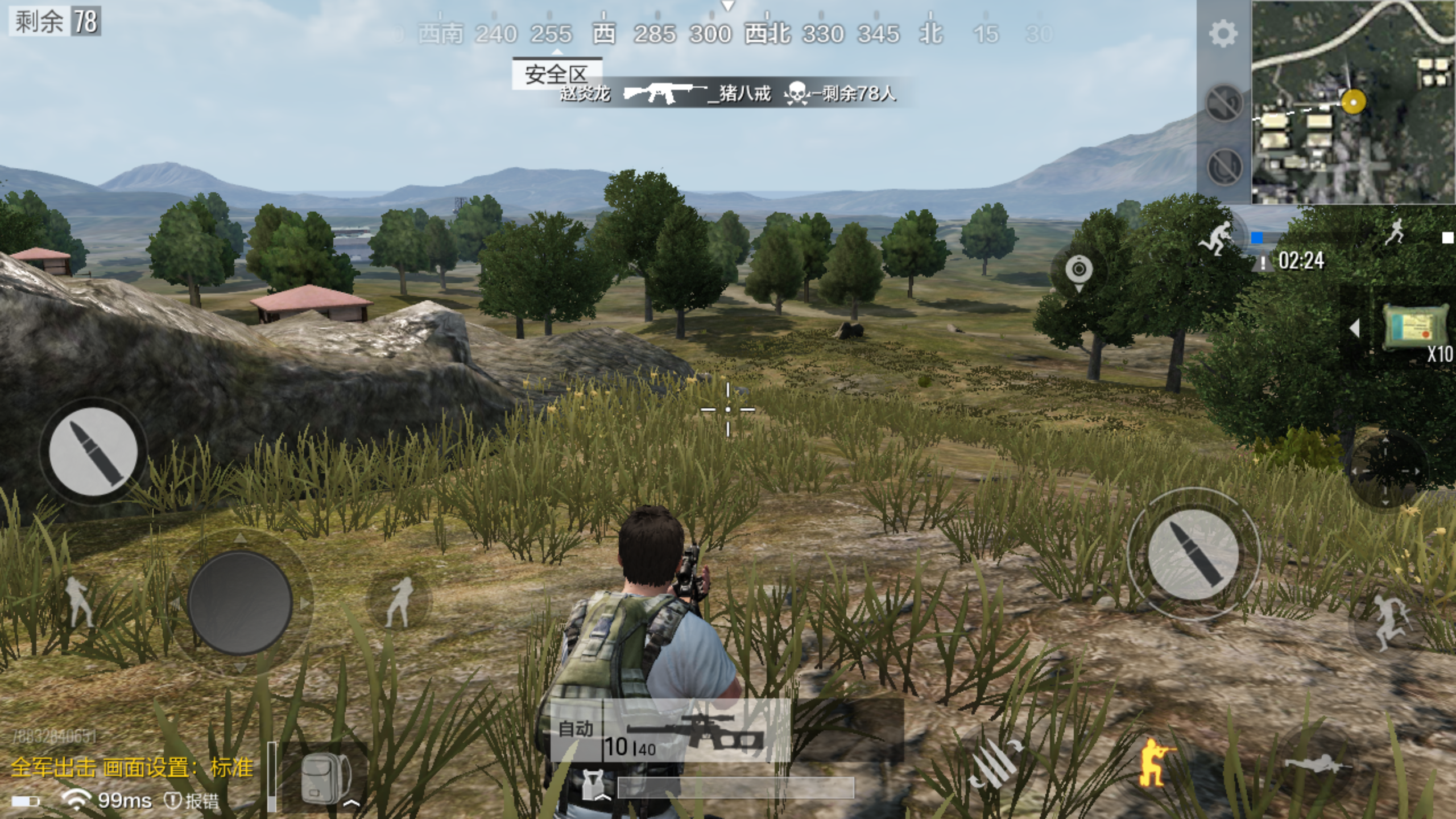Tap the map marker pin icon
The image size is (1456, 819).
[1078, 271]
